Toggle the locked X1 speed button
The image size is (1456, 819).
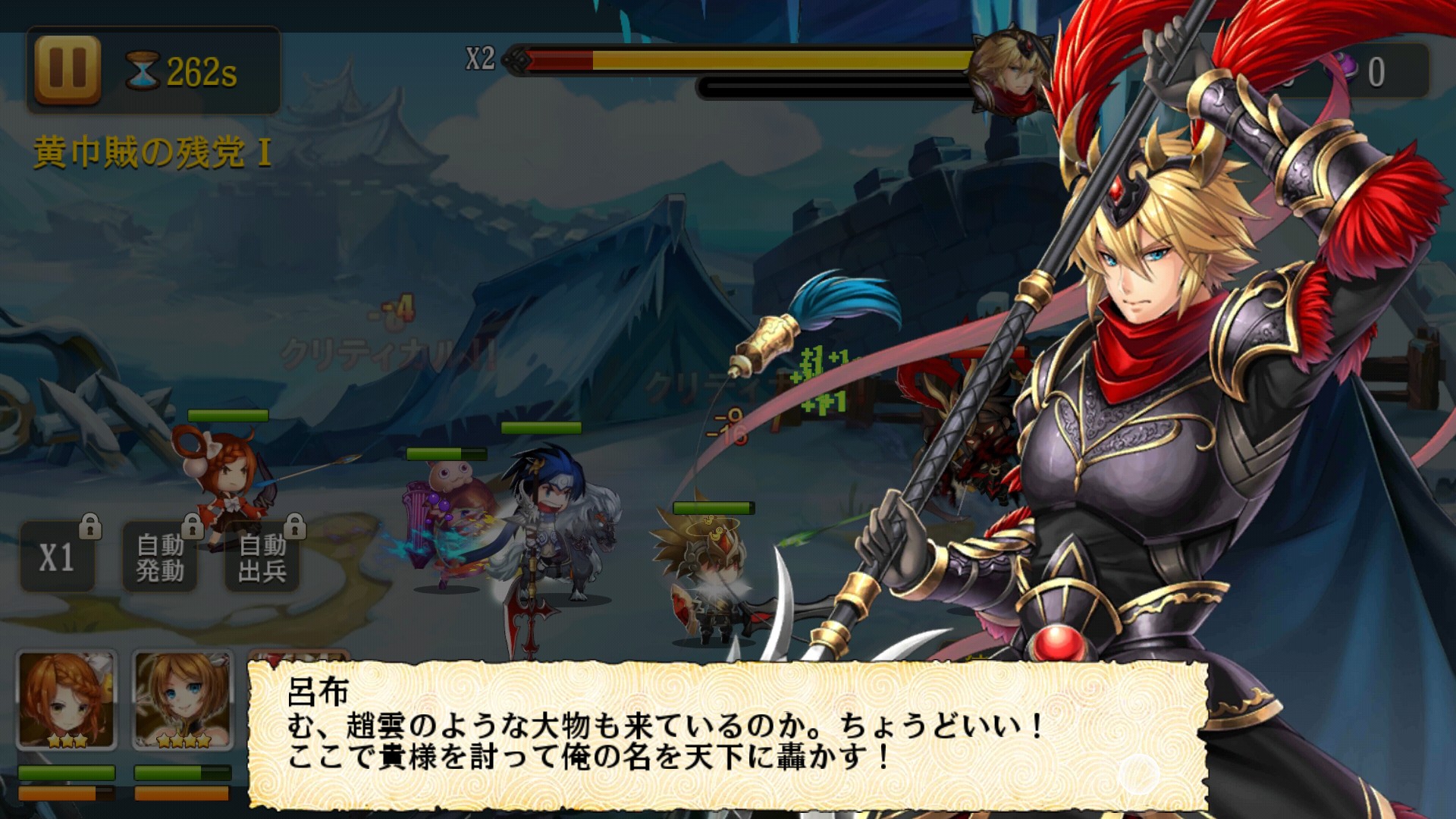[58, 558]
